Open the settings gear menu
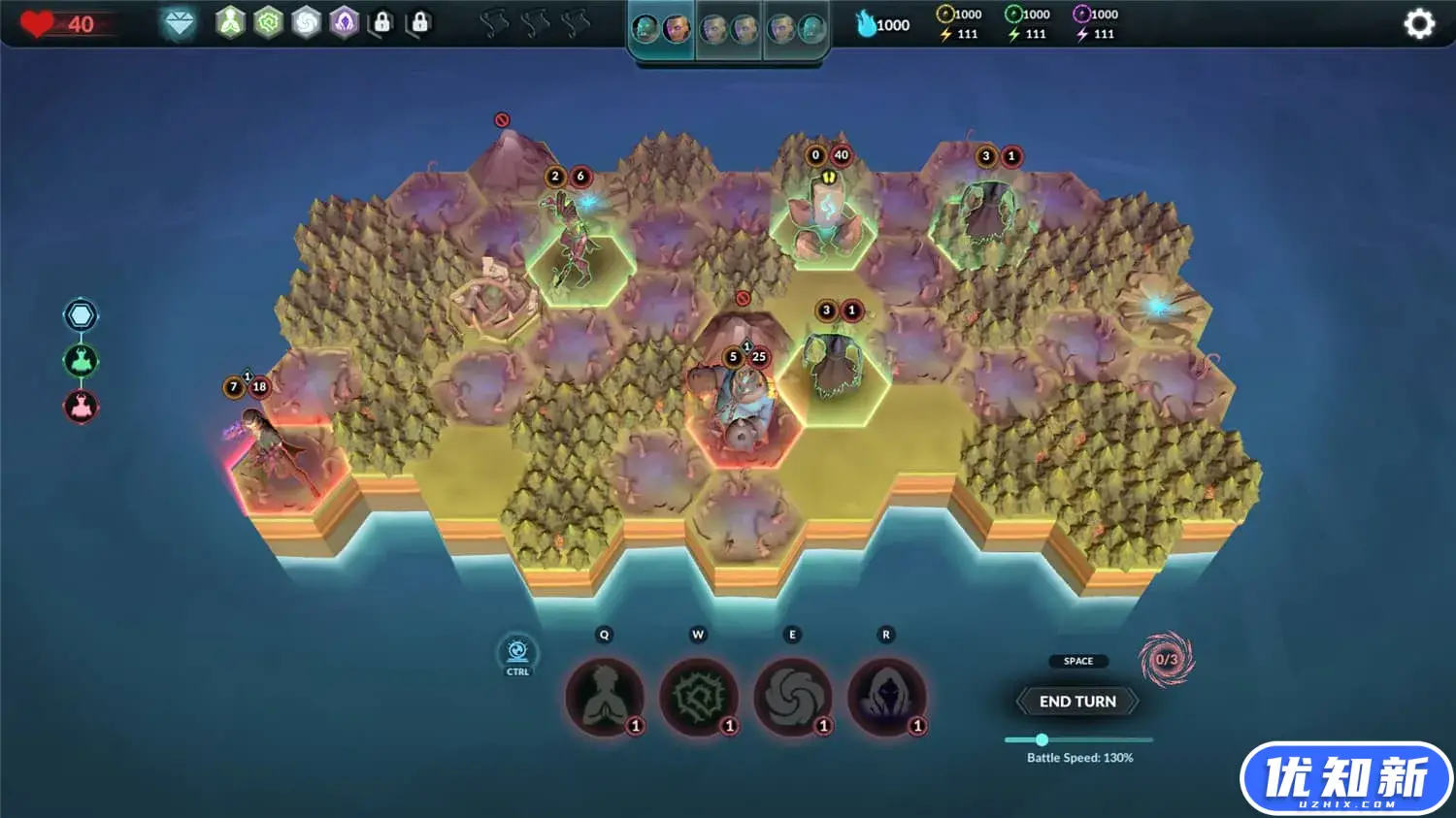The height and width of the screenshot is (818, 1456). click(1418, 23)
